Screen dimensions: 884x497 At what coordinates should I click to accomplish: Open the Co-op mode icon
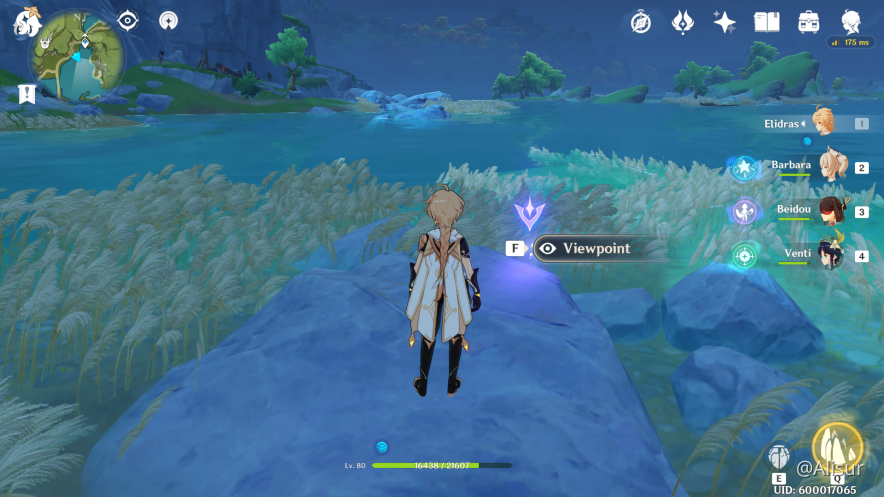click(x=170, y=20)
